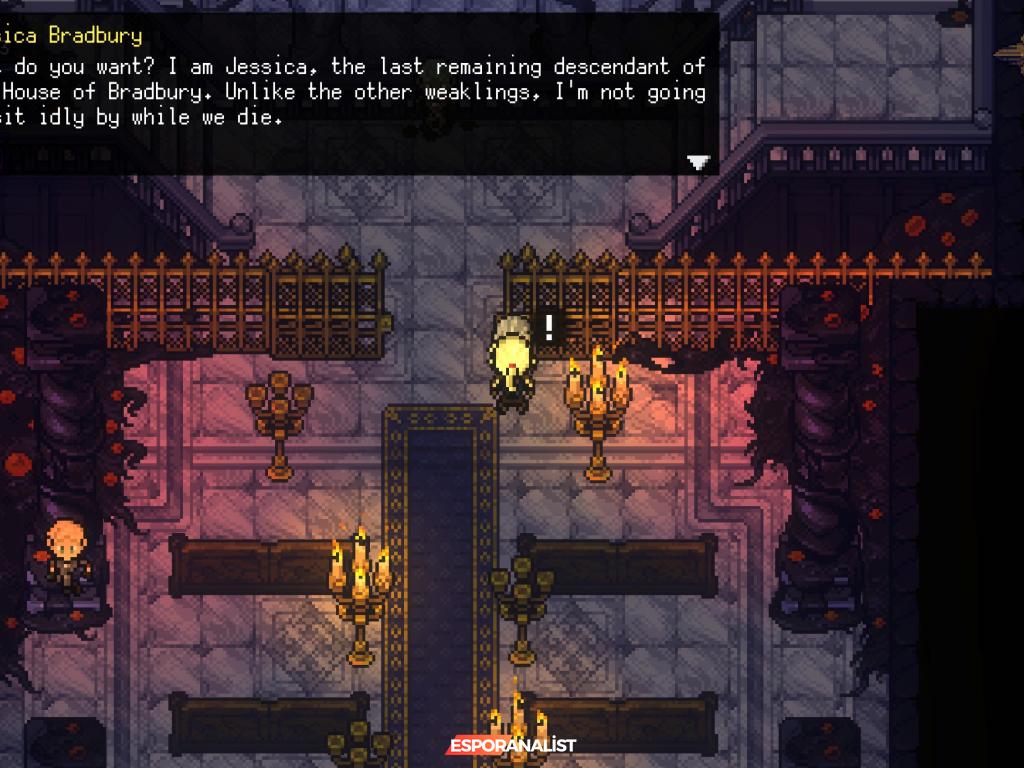Advance dialogue with the white down arrow

pyautogui.click(x=698, y=162)
